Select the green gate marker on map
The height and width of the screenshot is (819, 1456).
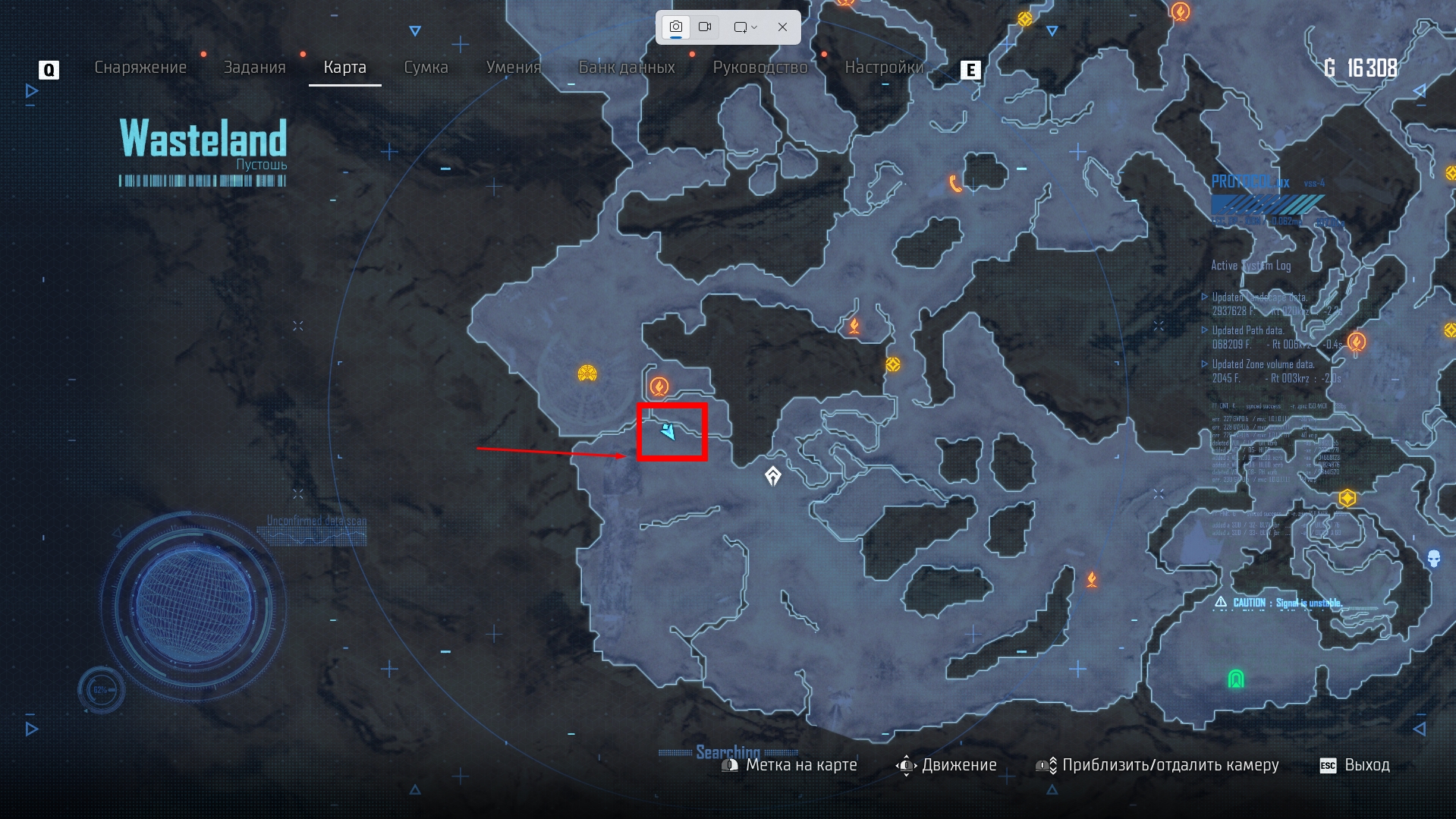point(1236,679)
